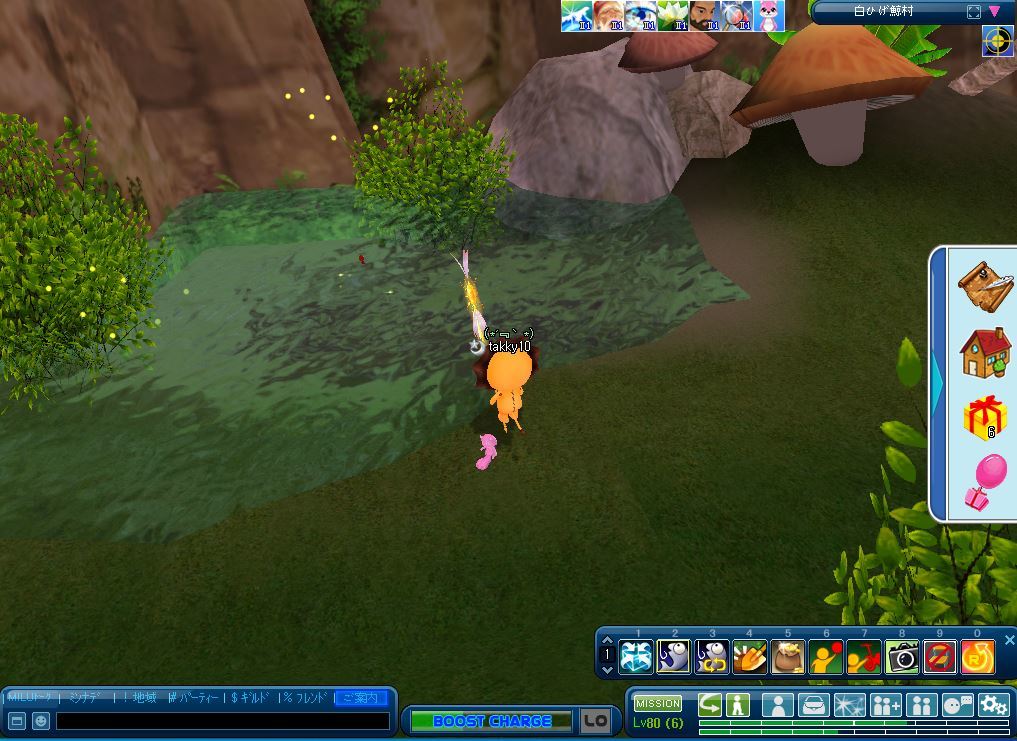Close the skill hotbar

[1009, 640]
